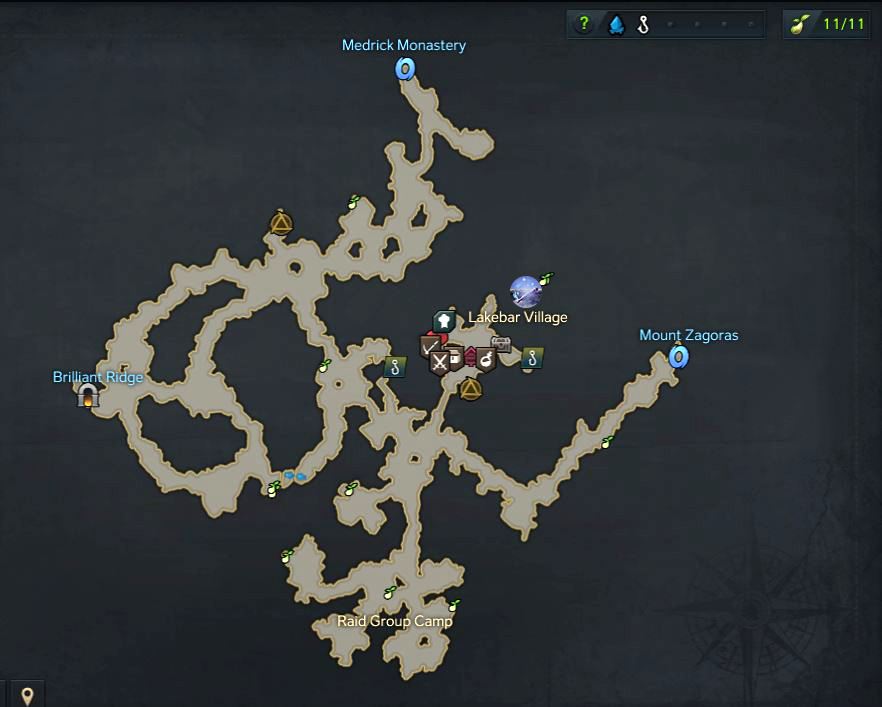Image resolution: width=882 pixels, height=707 pixels.
Task: Click the treasure chest storage marker
Action: click(x=501, y=344)
